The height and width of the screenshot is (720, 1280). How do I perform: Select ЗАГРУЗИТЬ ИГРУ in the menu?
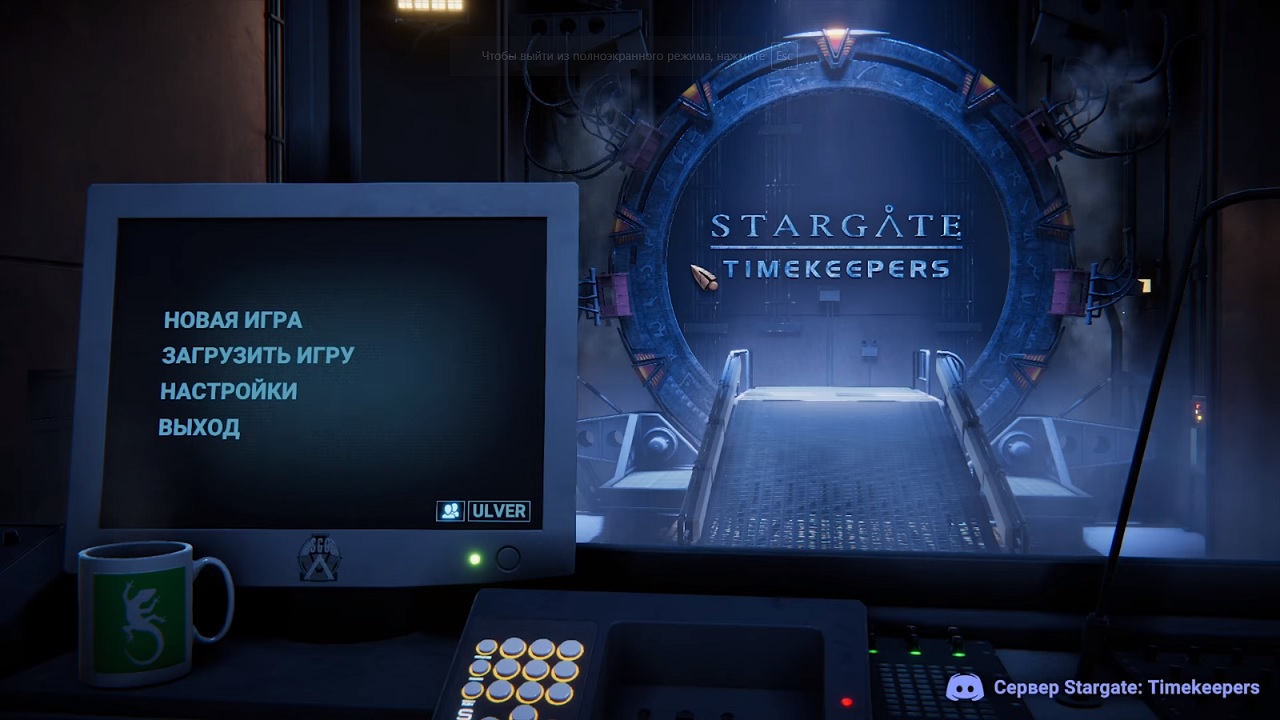[256, 355]
